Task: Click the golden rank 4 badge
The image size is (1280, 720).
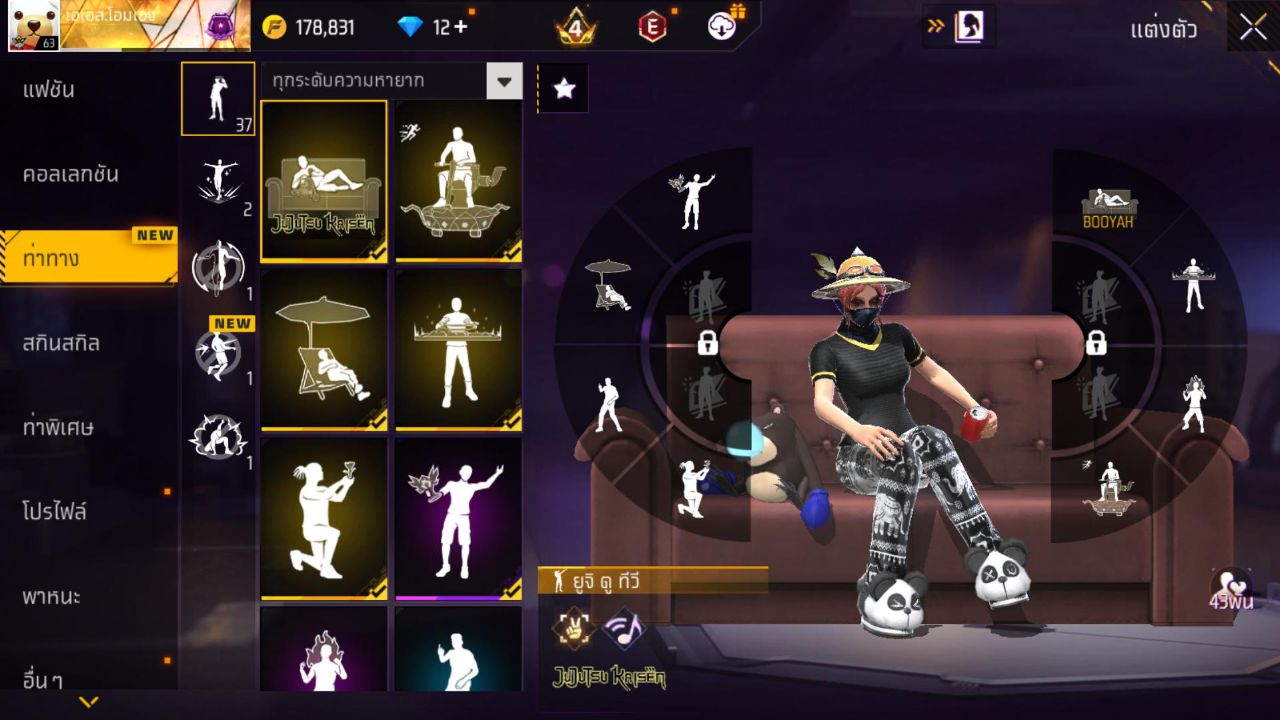Action: (578, 27)
